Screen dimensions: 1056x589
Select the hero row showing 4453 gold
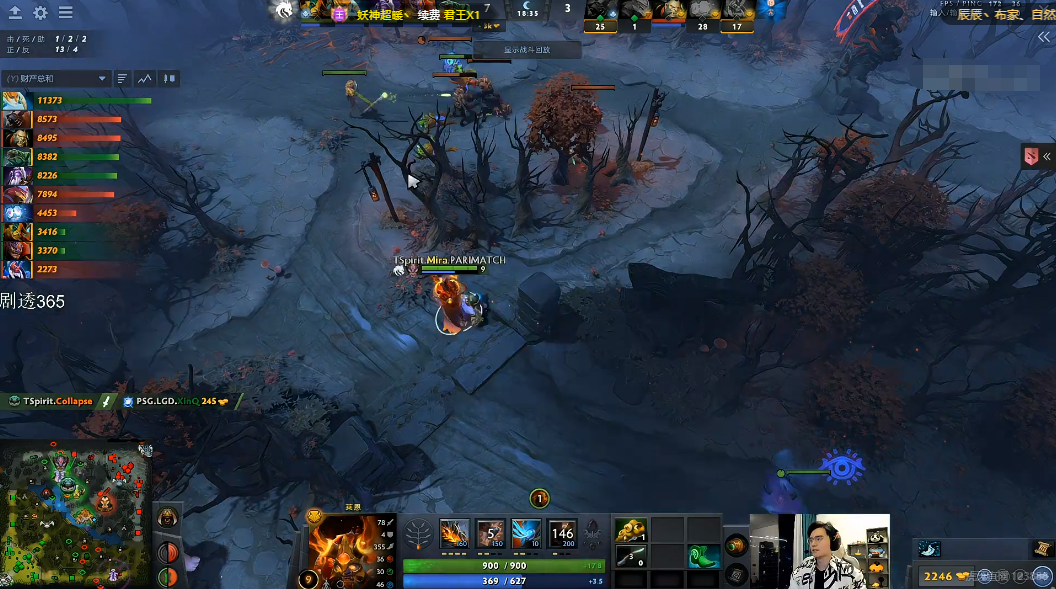tap(16, 213)
